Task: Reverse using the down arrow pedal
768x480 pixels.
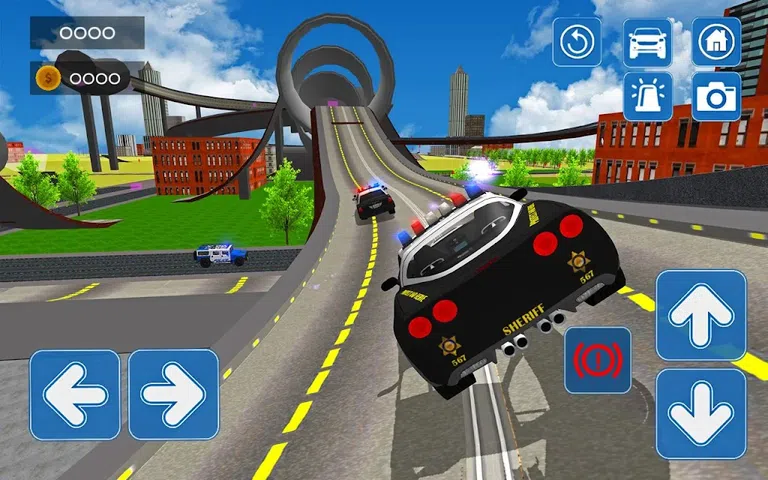Action: coord(701,413)
